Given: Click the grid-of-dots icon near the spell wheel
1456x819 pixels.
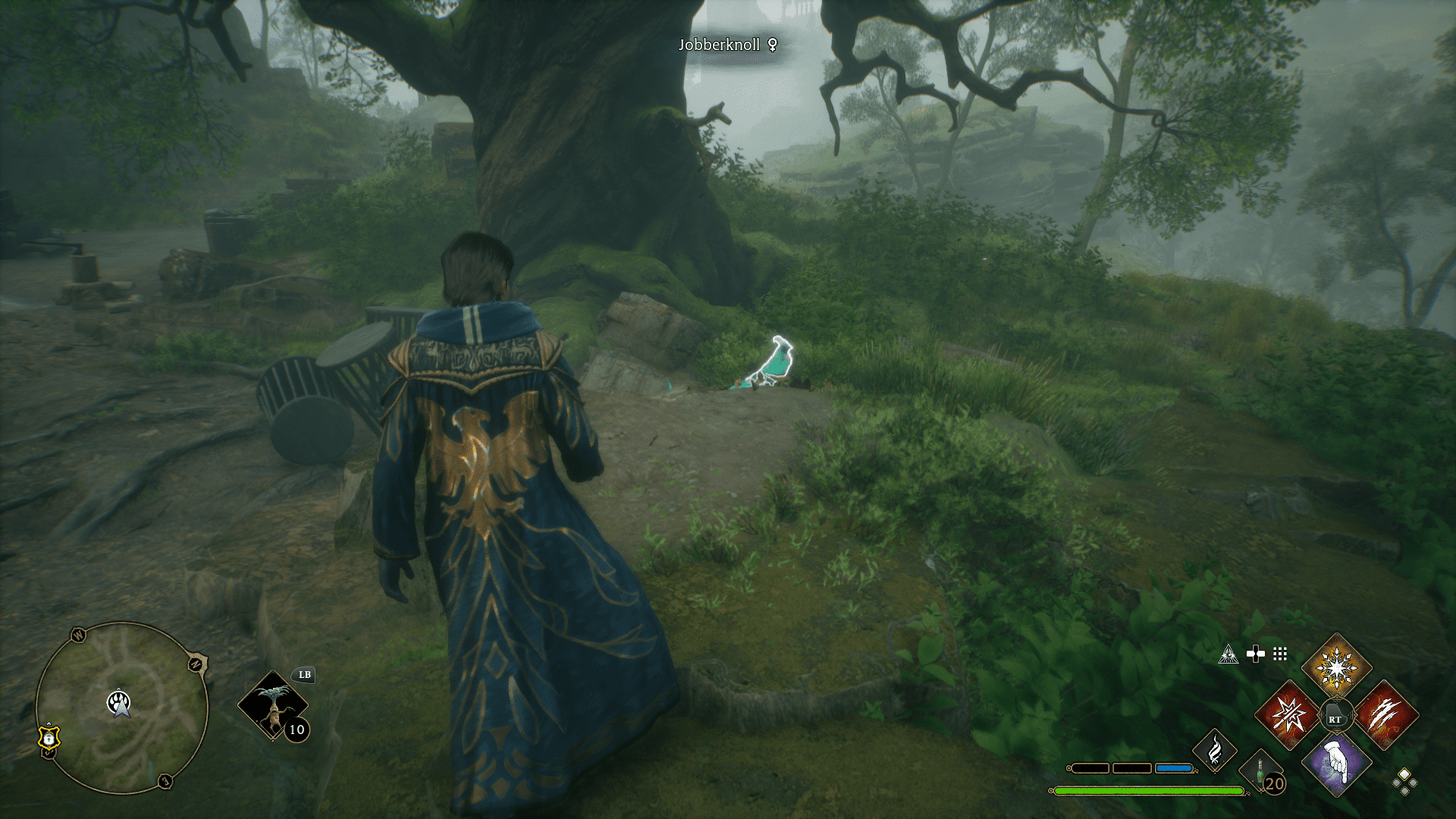Looking at the screenshot, I should tap(1280, 654).
